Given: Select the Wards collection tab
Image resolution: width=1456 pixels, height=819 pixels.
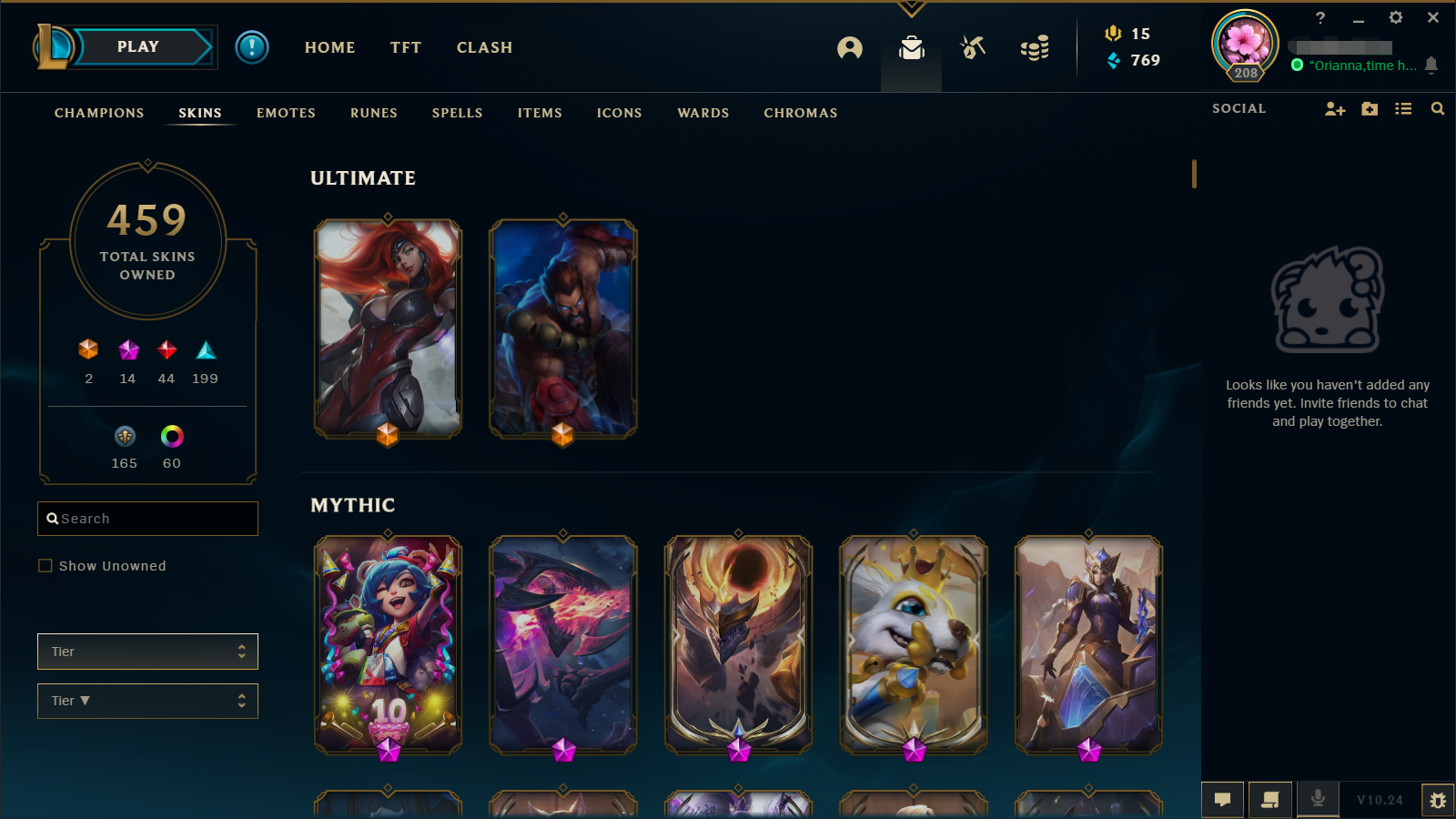Looking at the screenshot, I should click(703, 113).
